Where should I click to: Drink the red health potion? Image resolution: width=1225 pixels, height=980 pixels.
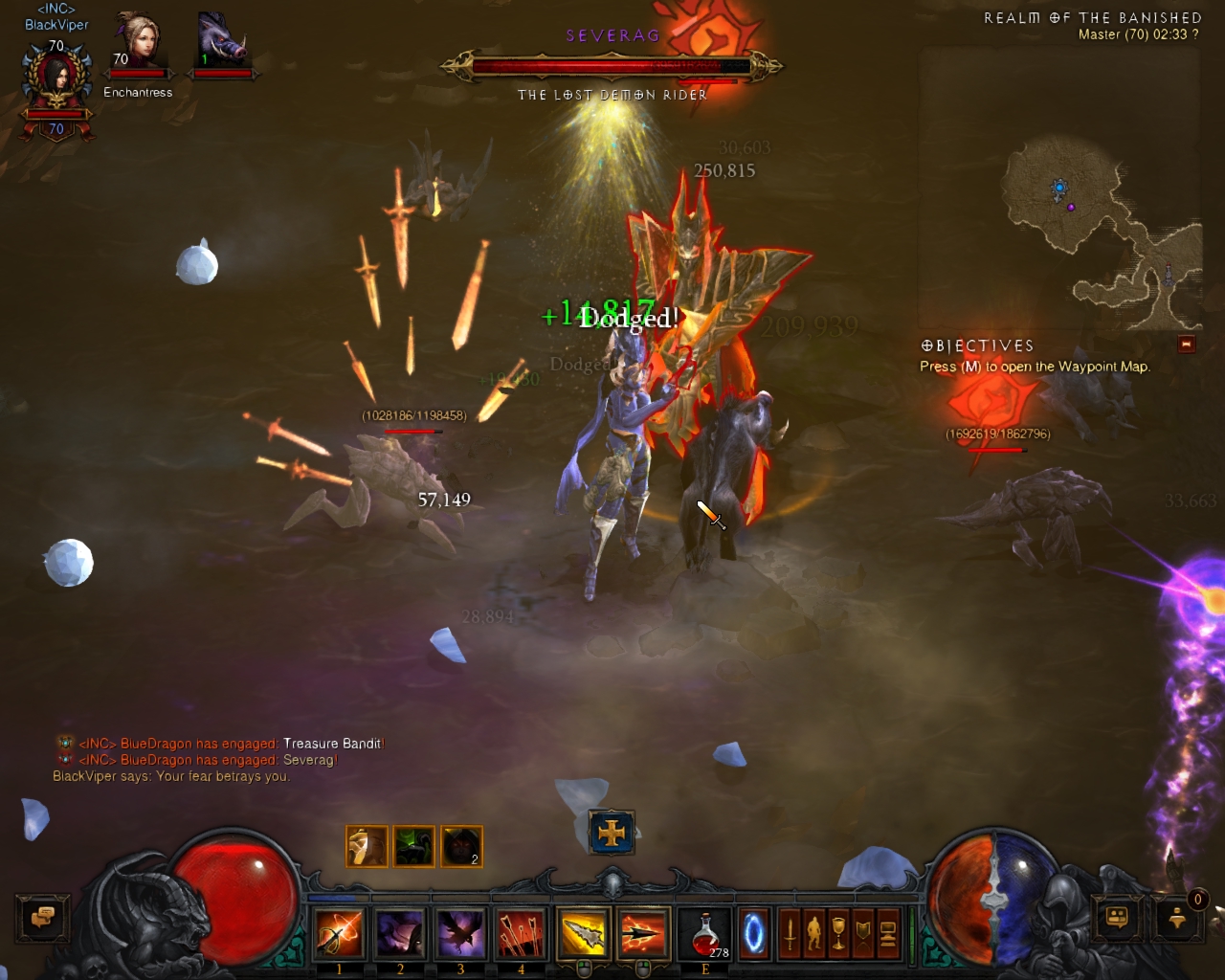(705, 933)
